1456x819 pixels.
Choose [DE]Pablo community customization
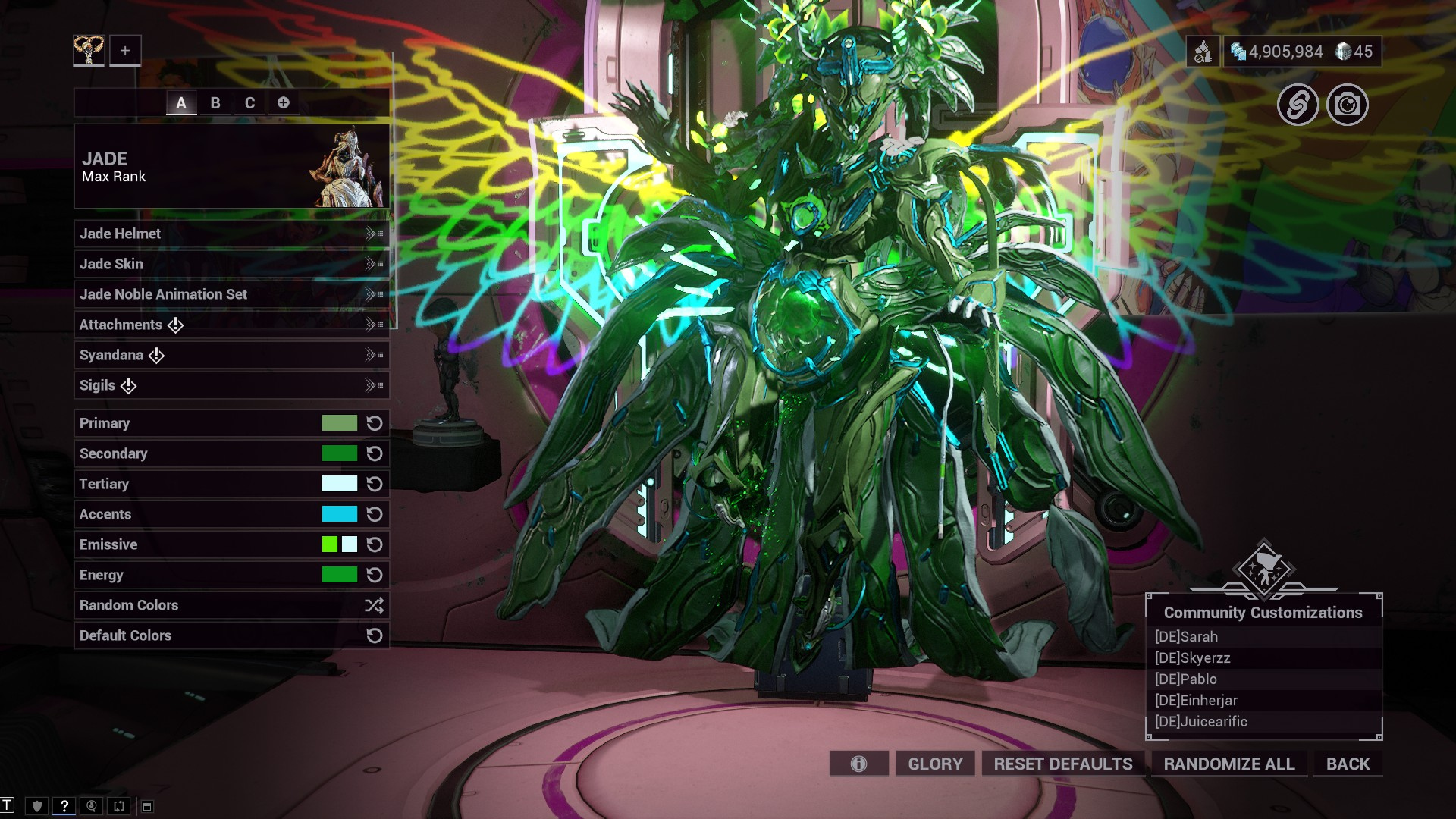click(1186, 679)
